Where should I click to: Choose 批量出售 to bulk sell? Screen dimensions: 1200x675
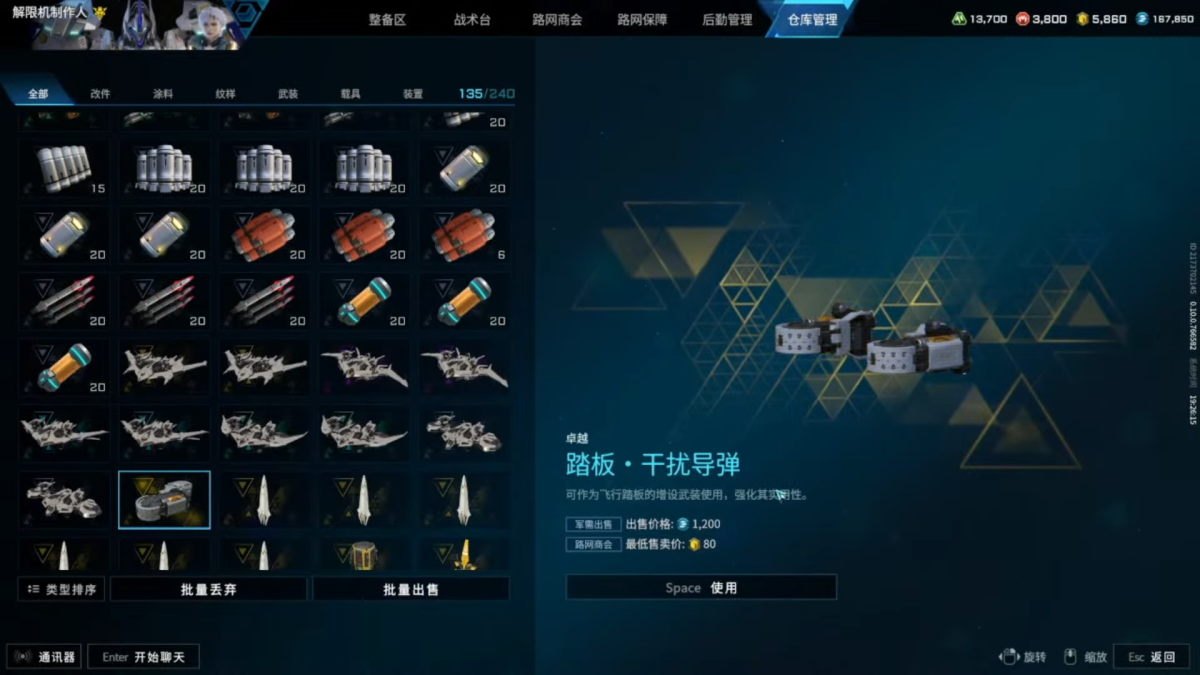click(411, 590)
